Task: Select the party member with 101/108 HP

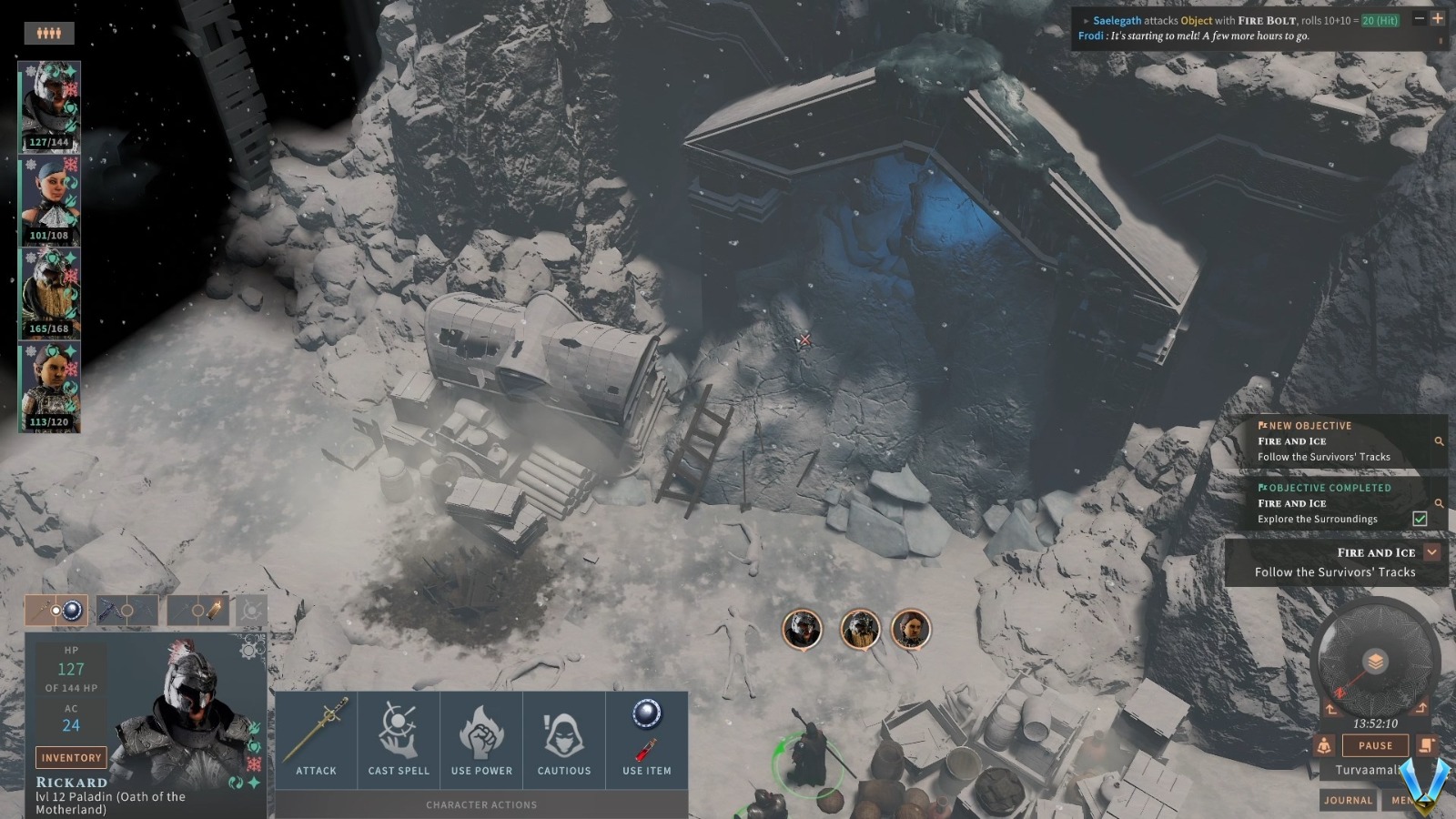Action: [51, 200]
